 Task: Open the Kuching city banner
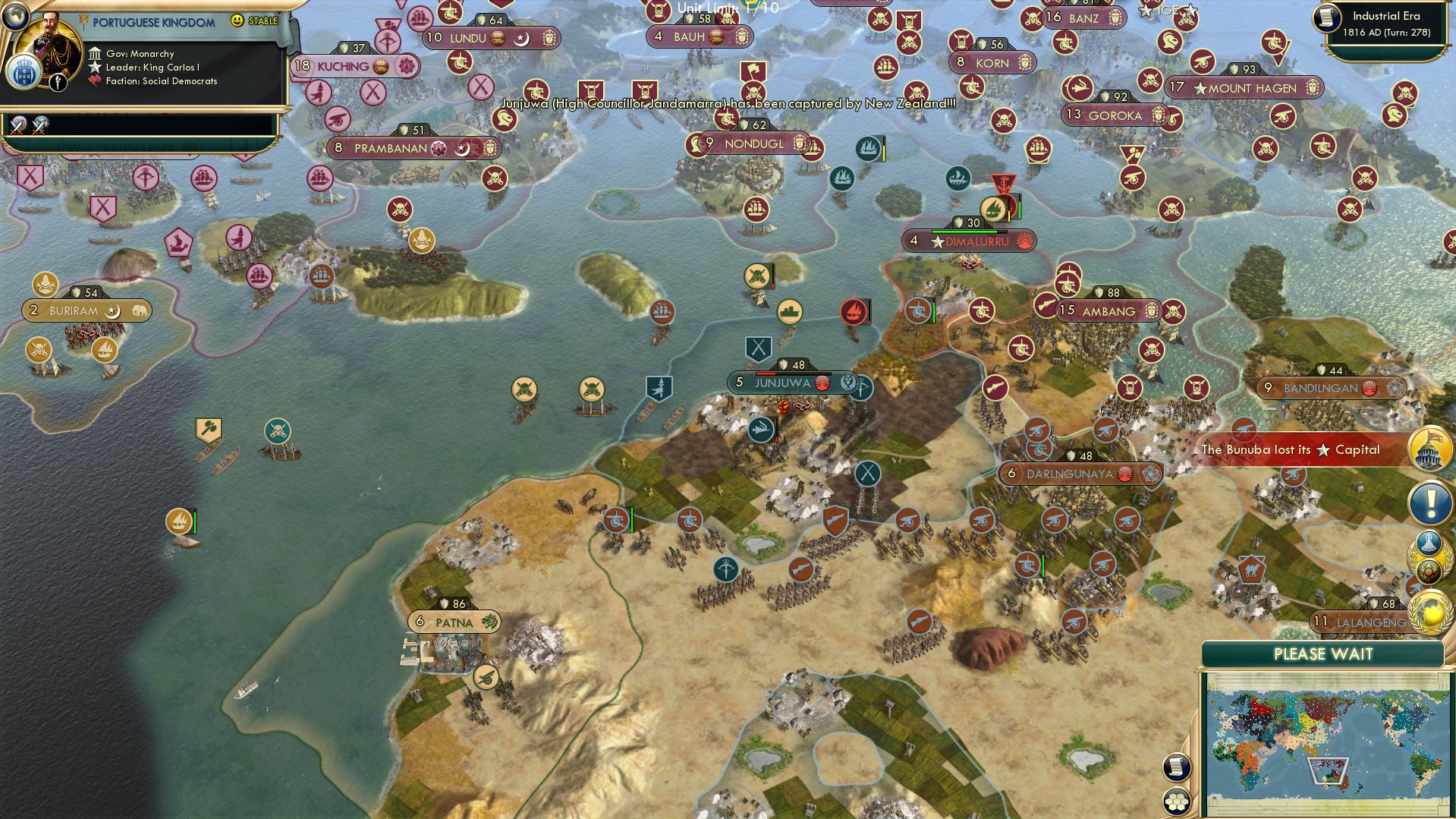click(x=342, y=66)
